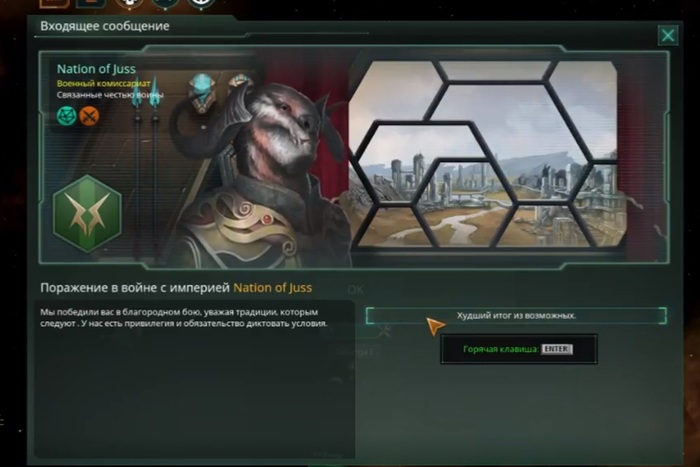Choose reply "Худший итог из возможных."
Screen dimensions: 700x467
pyautogui.click(x=516, y=316)
